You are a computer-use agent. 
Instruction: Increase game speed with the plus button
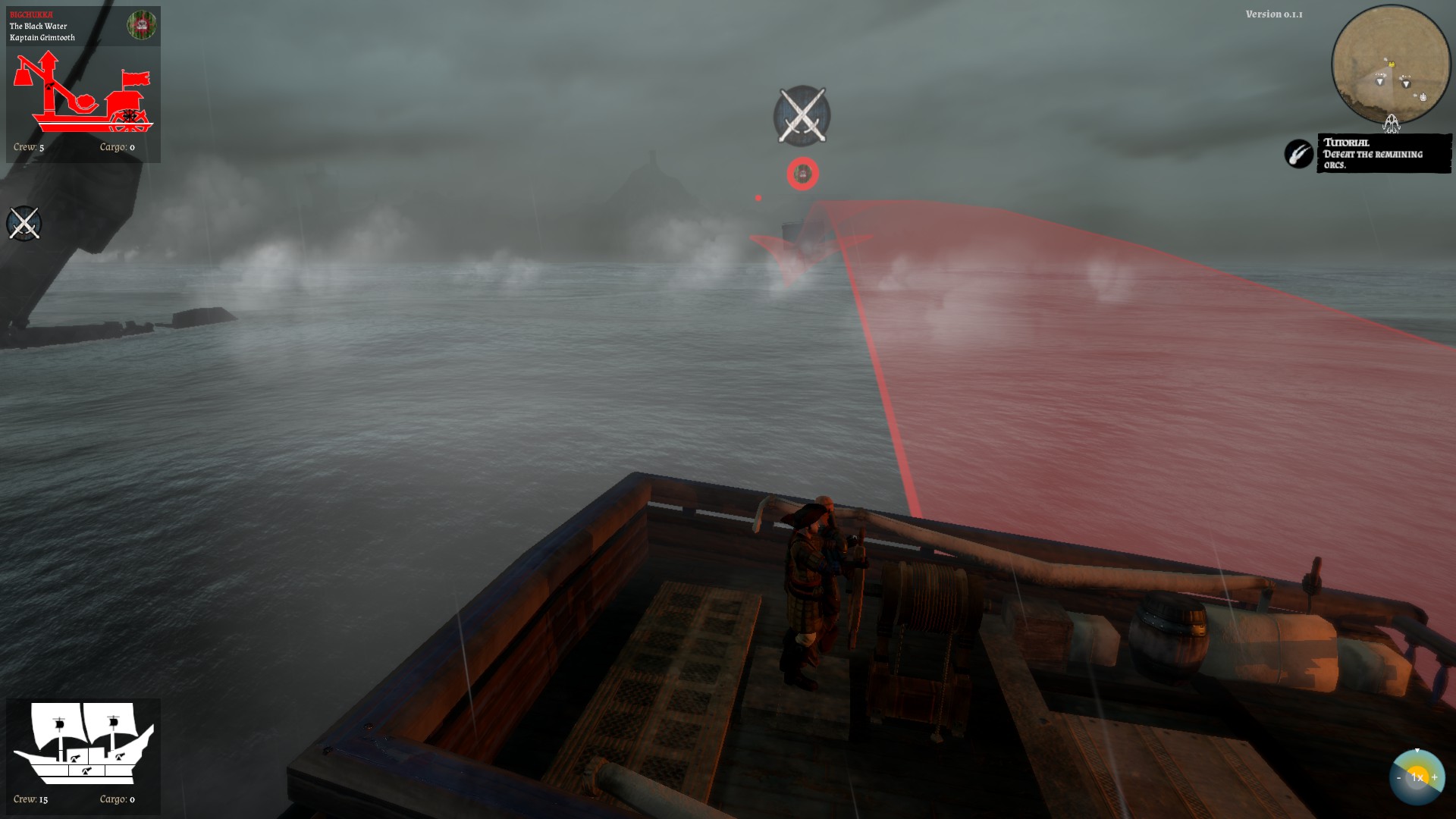click(1434, 777)
